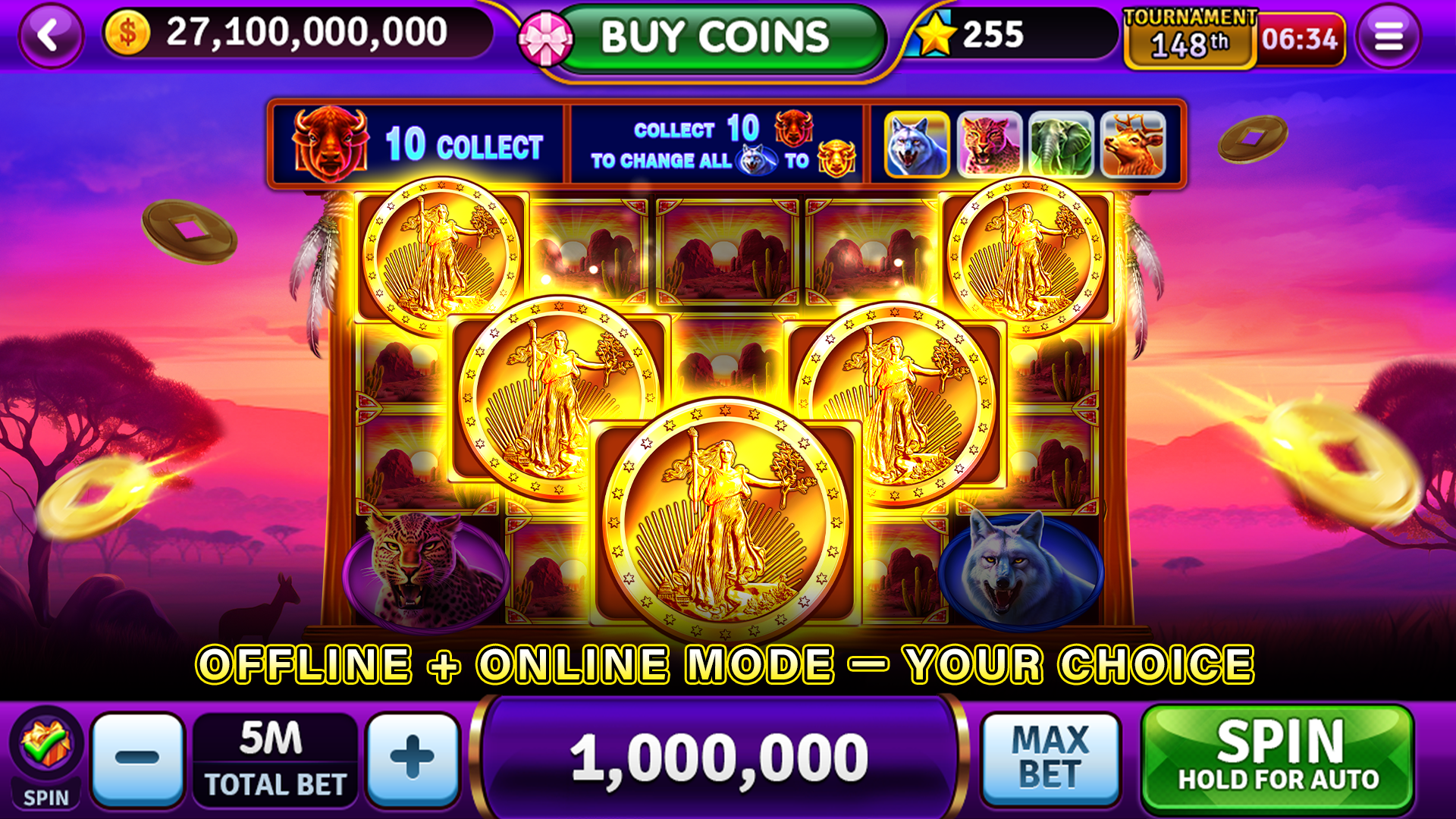Select the deer collection icon

pos(1131,144)
